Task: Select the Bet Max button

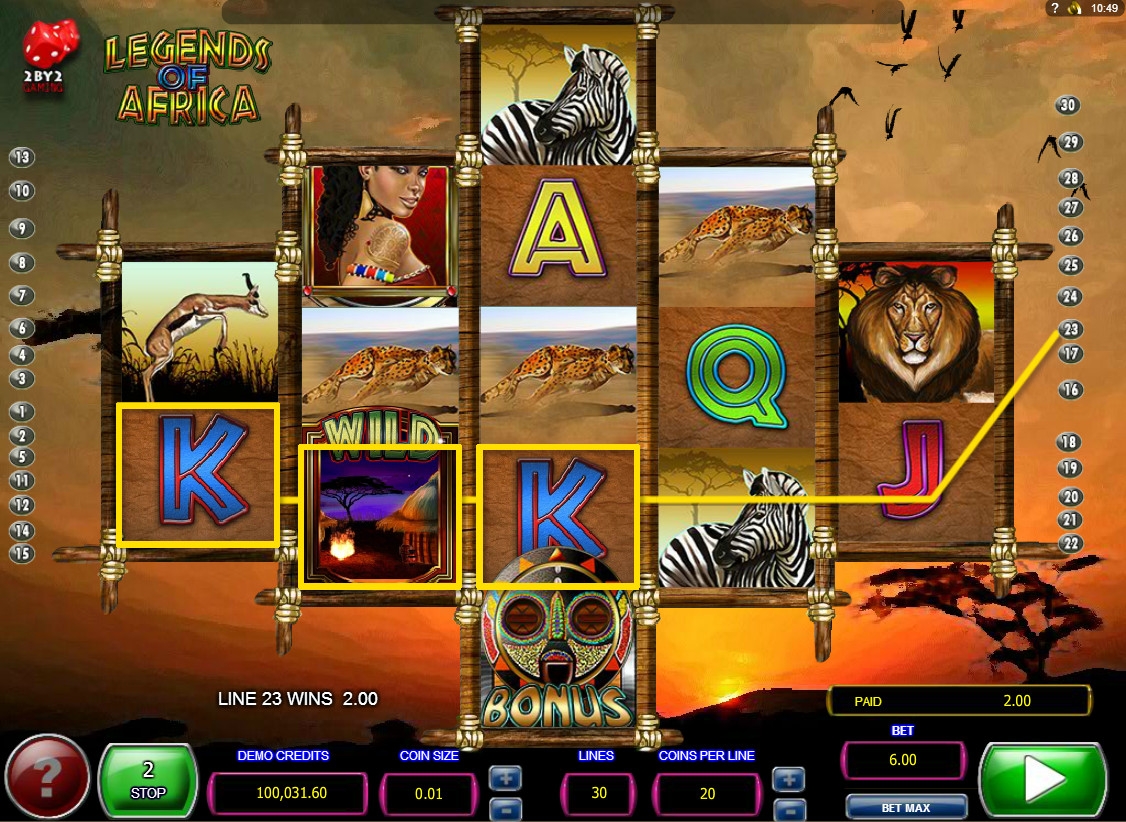Action: [x=905, y=807]
